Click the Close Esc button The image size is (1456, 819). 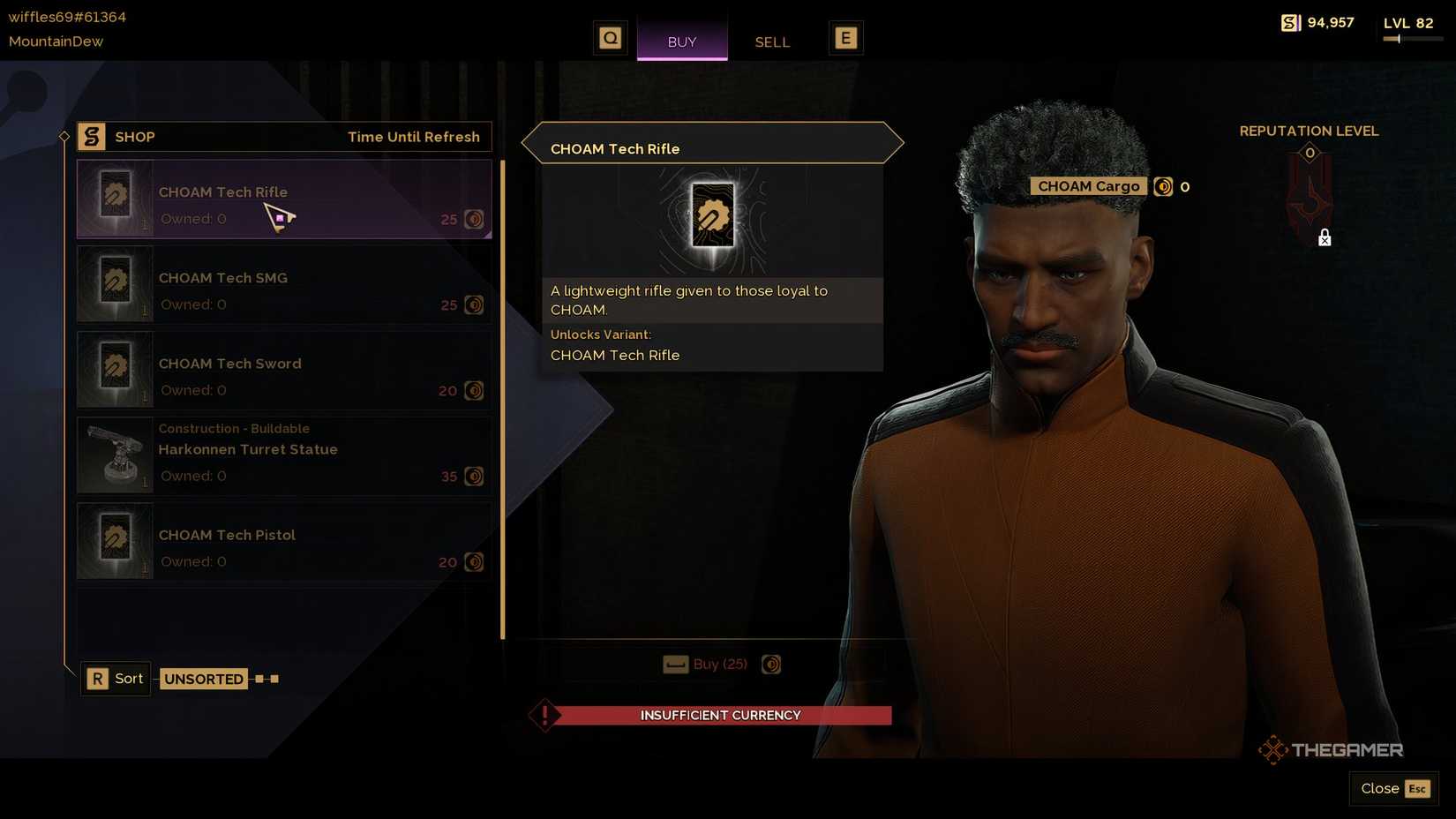[x=1392, y=788]
